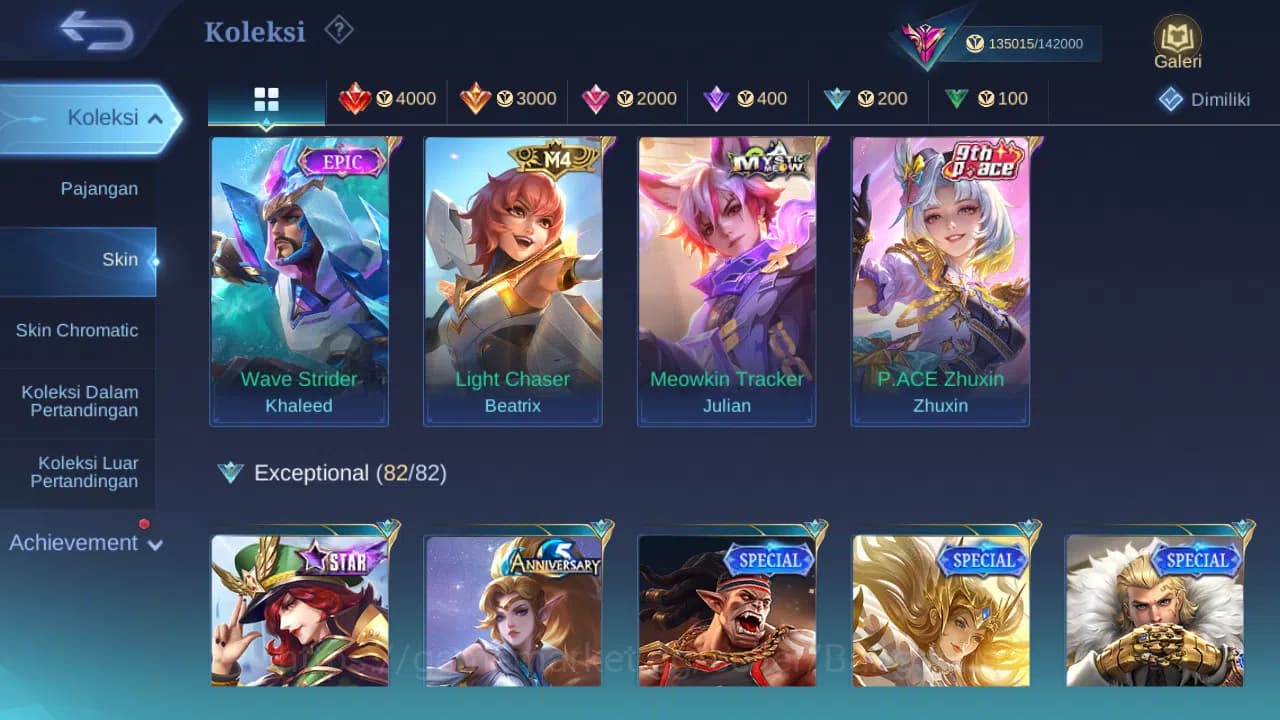Open the help question mark beside Koleksi
This screenshot has width=1280, height=720.
tap(339, 30)
